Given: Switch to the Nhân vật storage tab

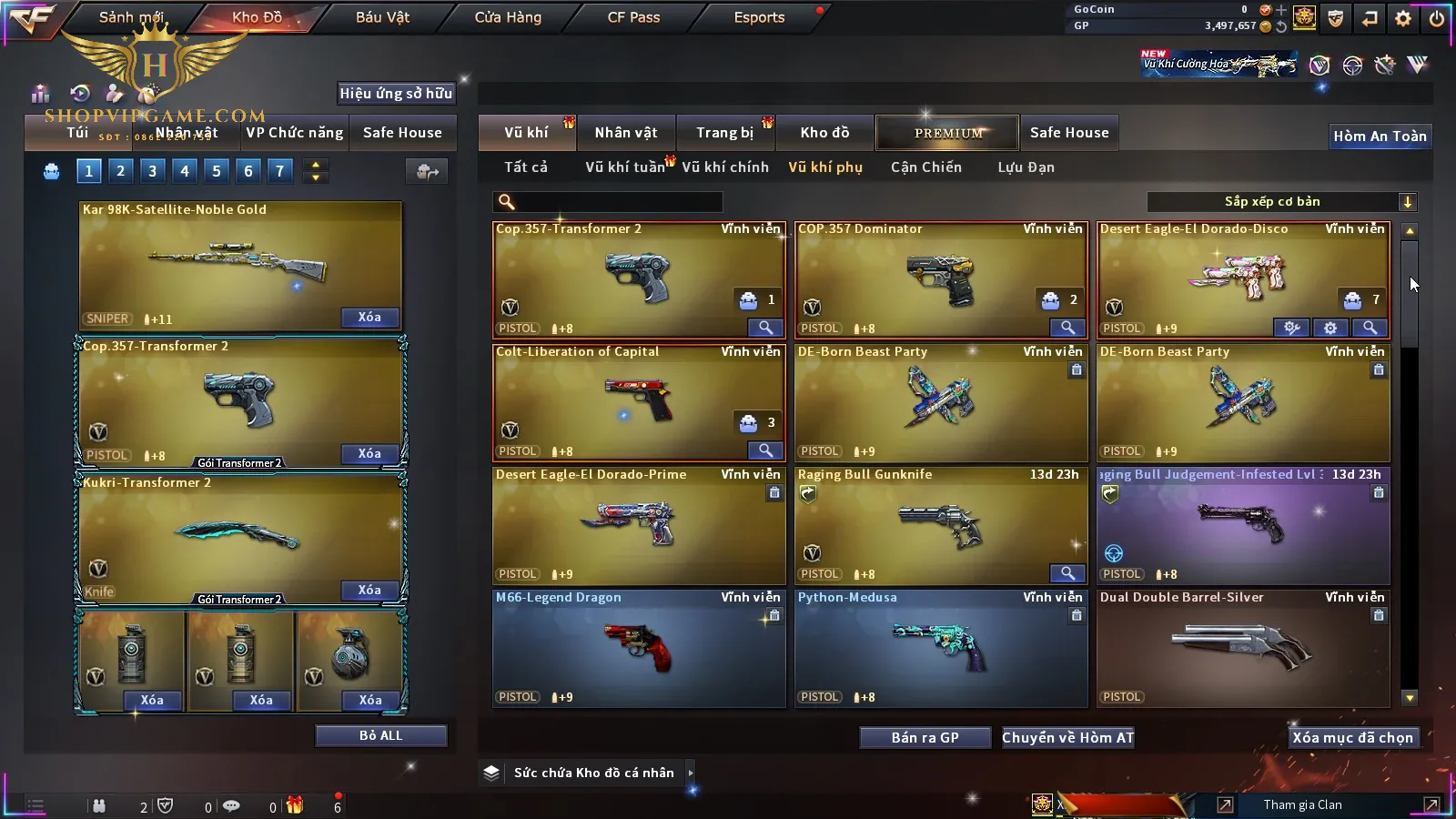Looking at the screenshot, I should tap(626, 133).
